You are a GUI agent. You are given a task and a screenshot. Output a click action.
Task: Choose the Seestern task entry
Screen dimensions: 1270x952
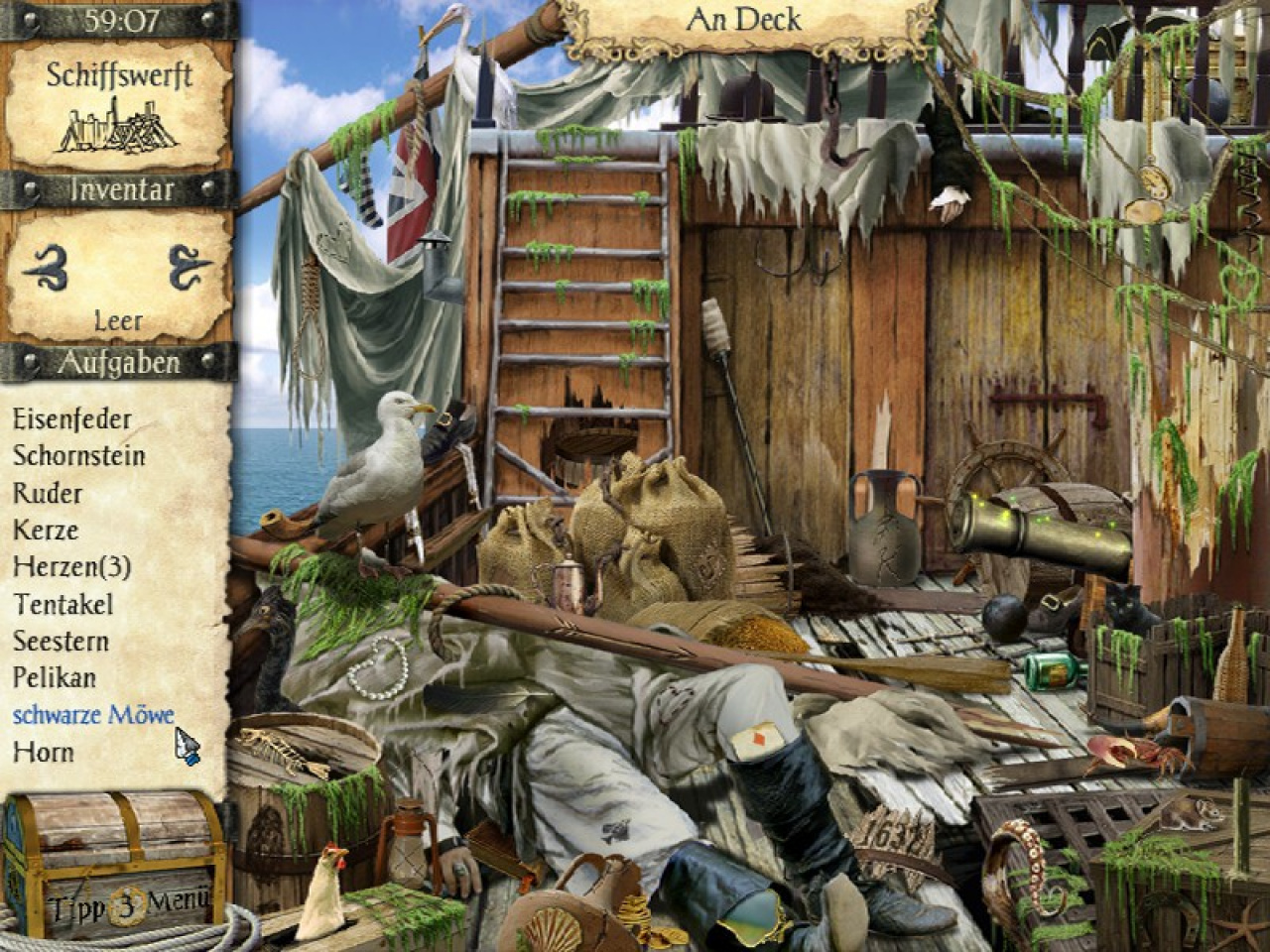point(61,642)
